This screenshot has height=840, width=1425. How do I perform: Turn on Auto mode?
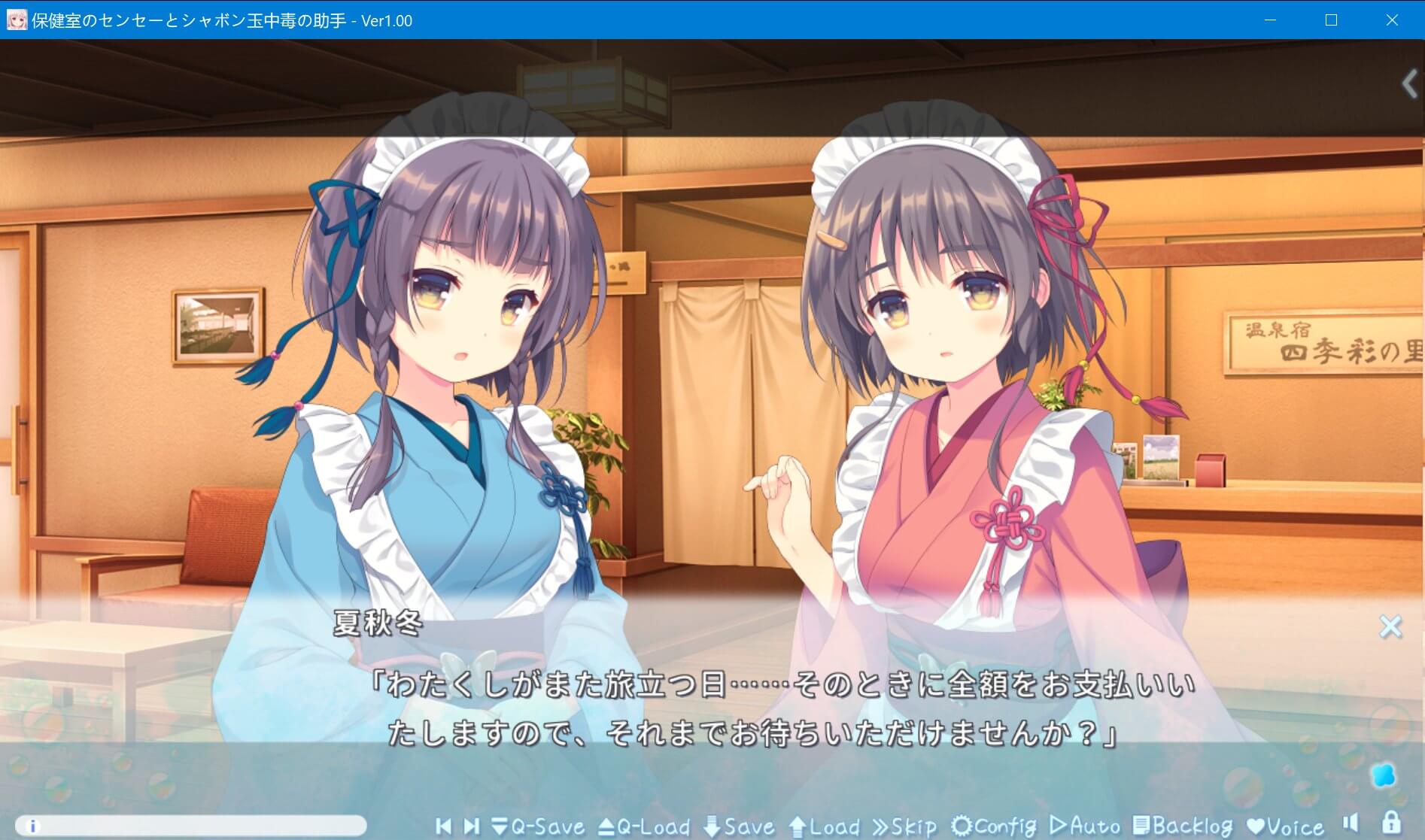coord(1085,826)
